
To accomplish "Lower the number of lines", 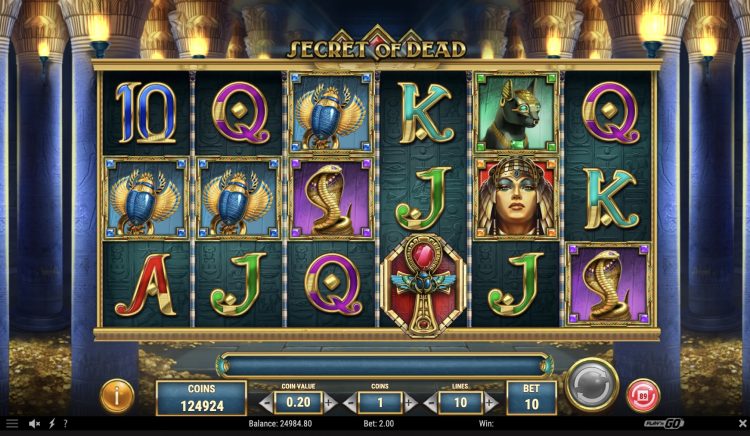I will [x=428, y=404].
